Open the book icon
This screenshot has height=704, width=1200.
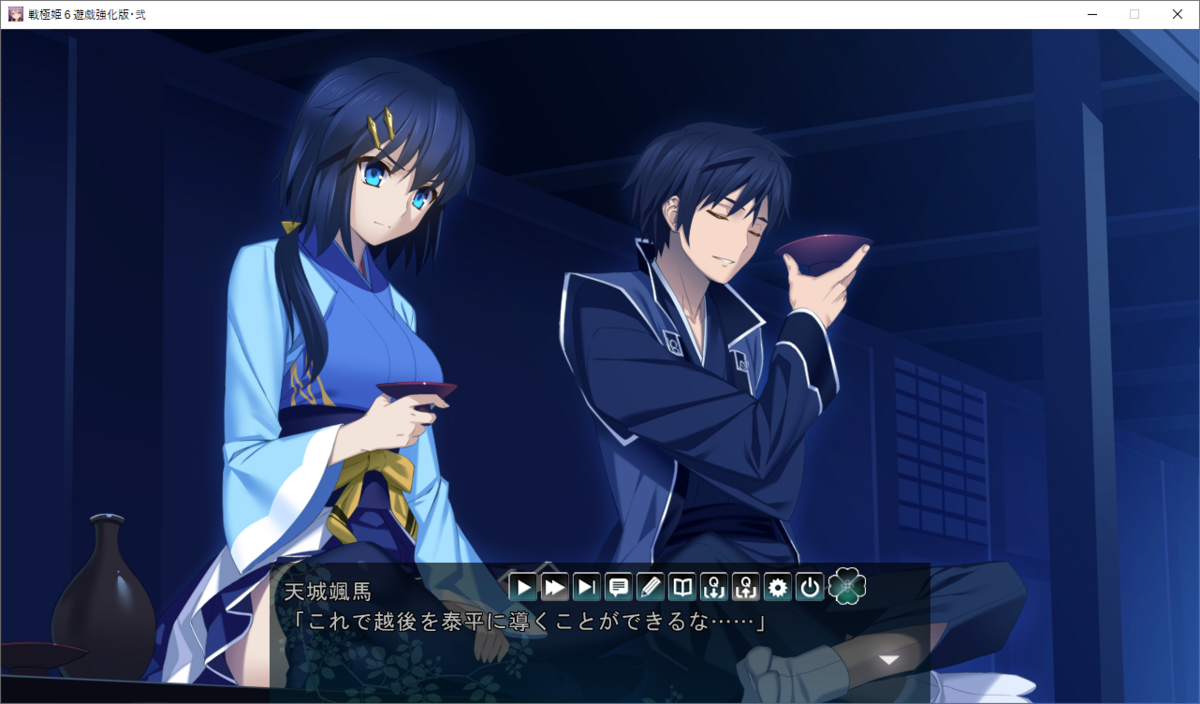coord(682,587)
